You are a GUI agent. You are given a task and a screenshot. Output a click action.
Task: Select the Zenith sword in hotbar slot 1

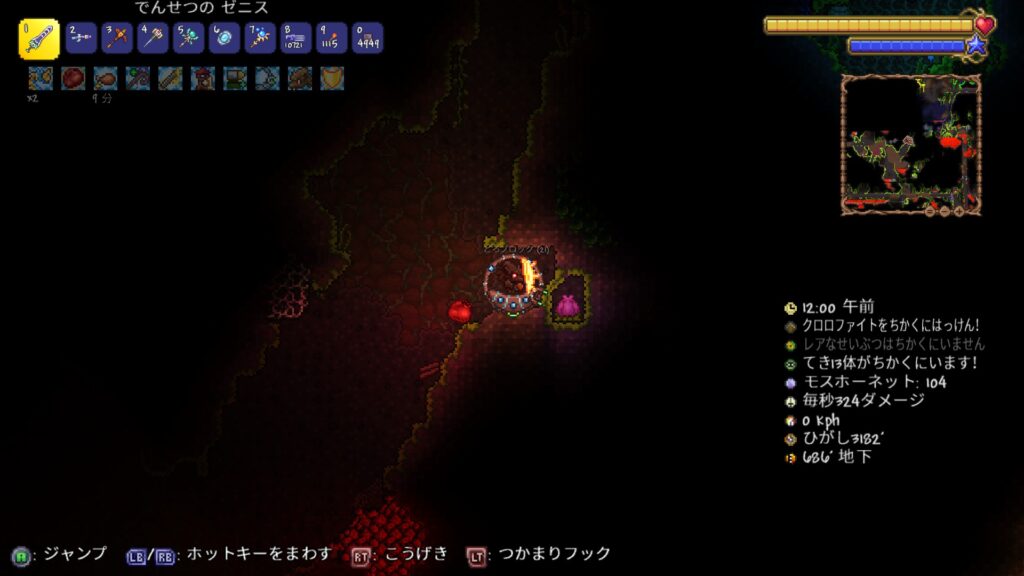(x=39, y=39)
